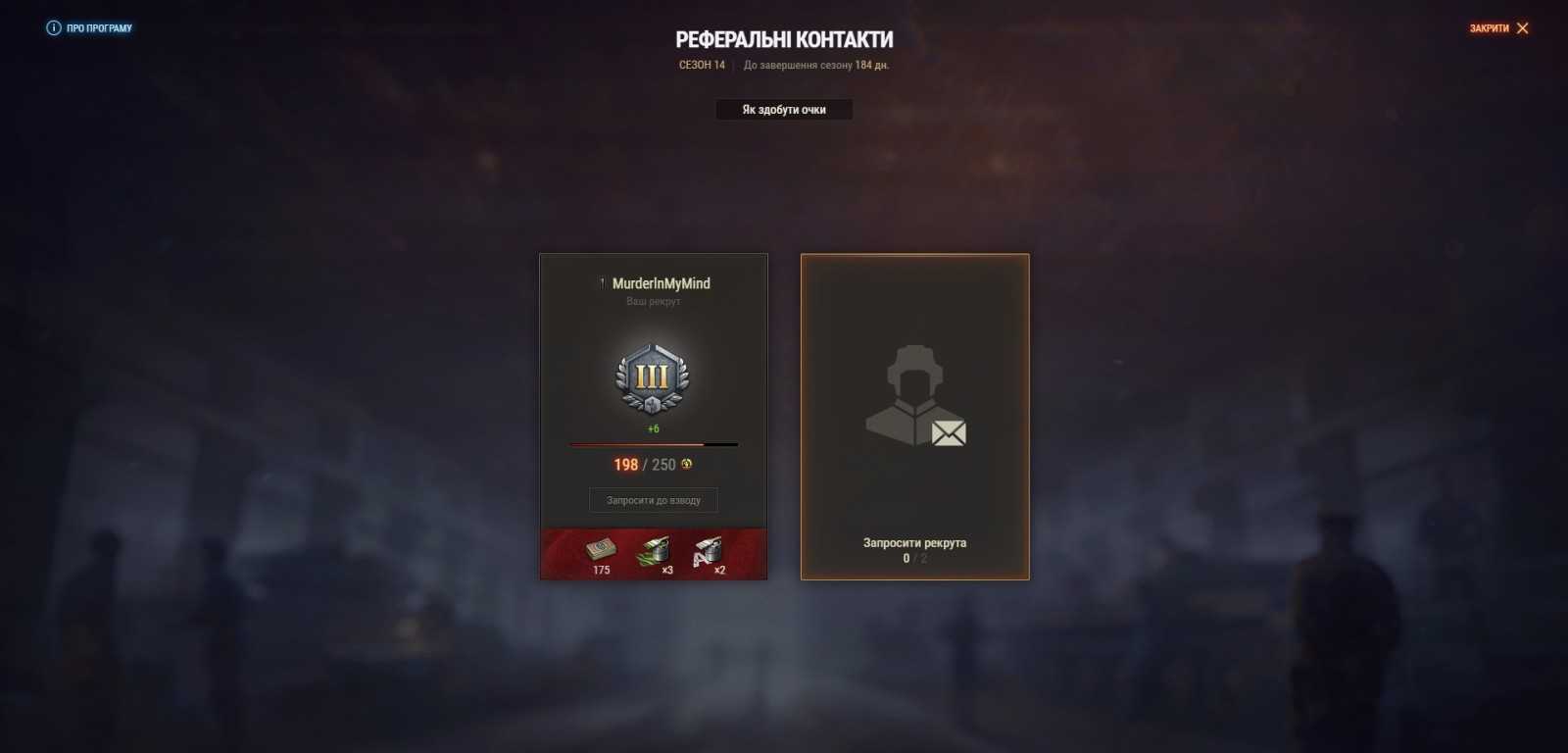The height and width of the screenshot is (753, 1568).
Task: Click the Ваш рекрут label
Action: point(653,302)
